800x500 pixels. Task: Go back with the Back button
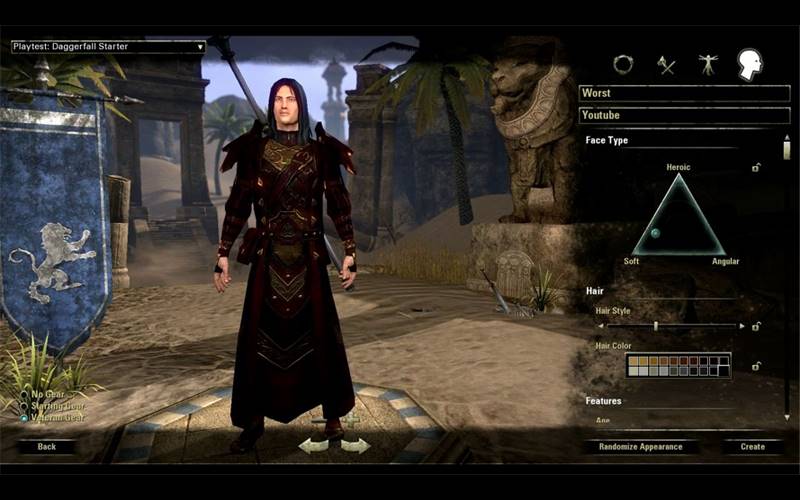pyautogui.click(x=46, y=446)
